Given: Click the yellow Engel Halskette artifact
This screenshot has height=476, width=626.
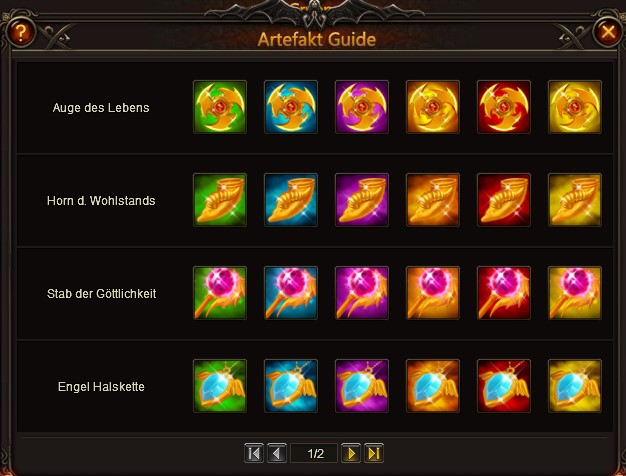Looking at the screenshot, I should (x=575, y=386).
